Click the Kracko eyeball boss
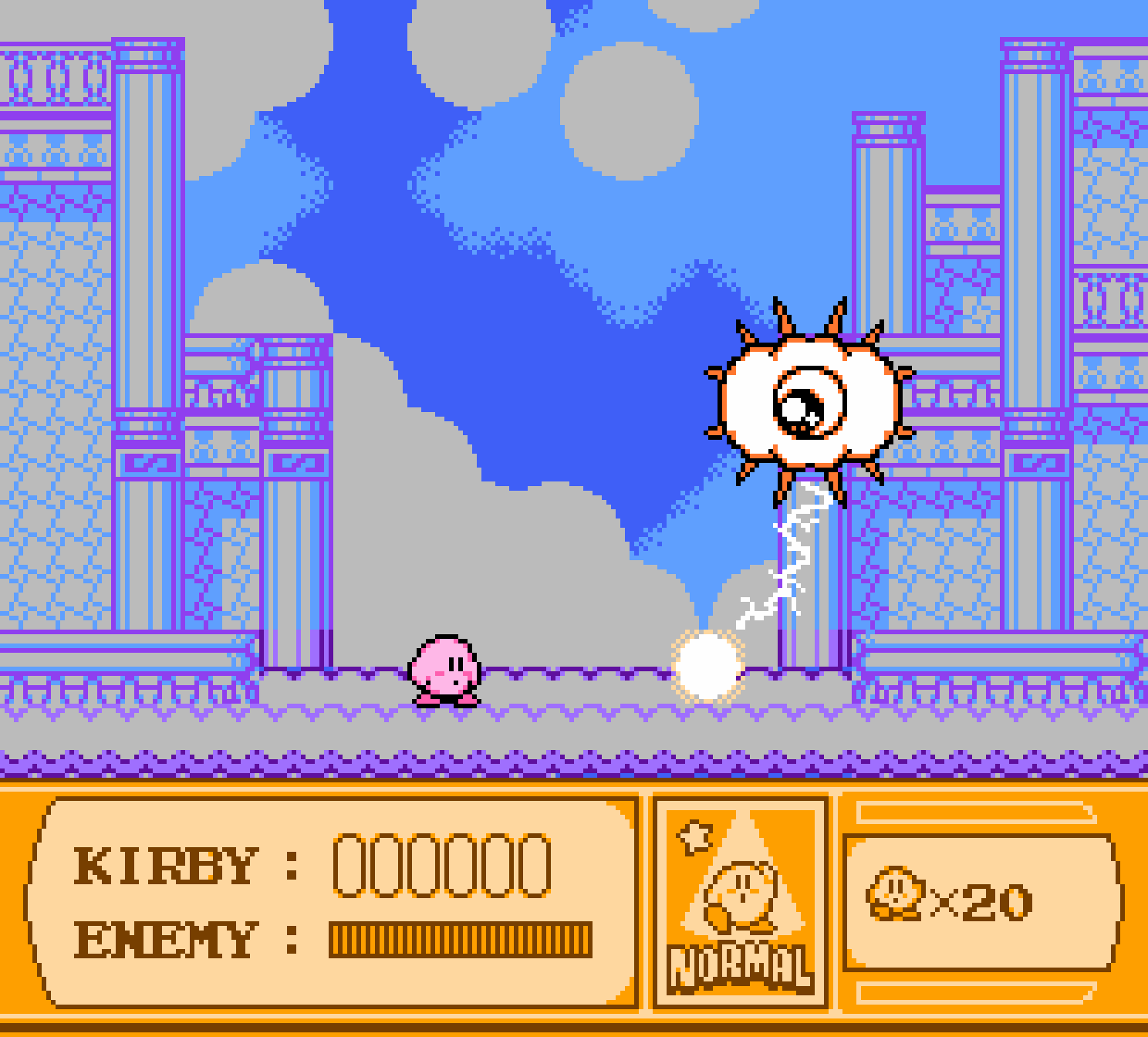 (x=810, y=401)
